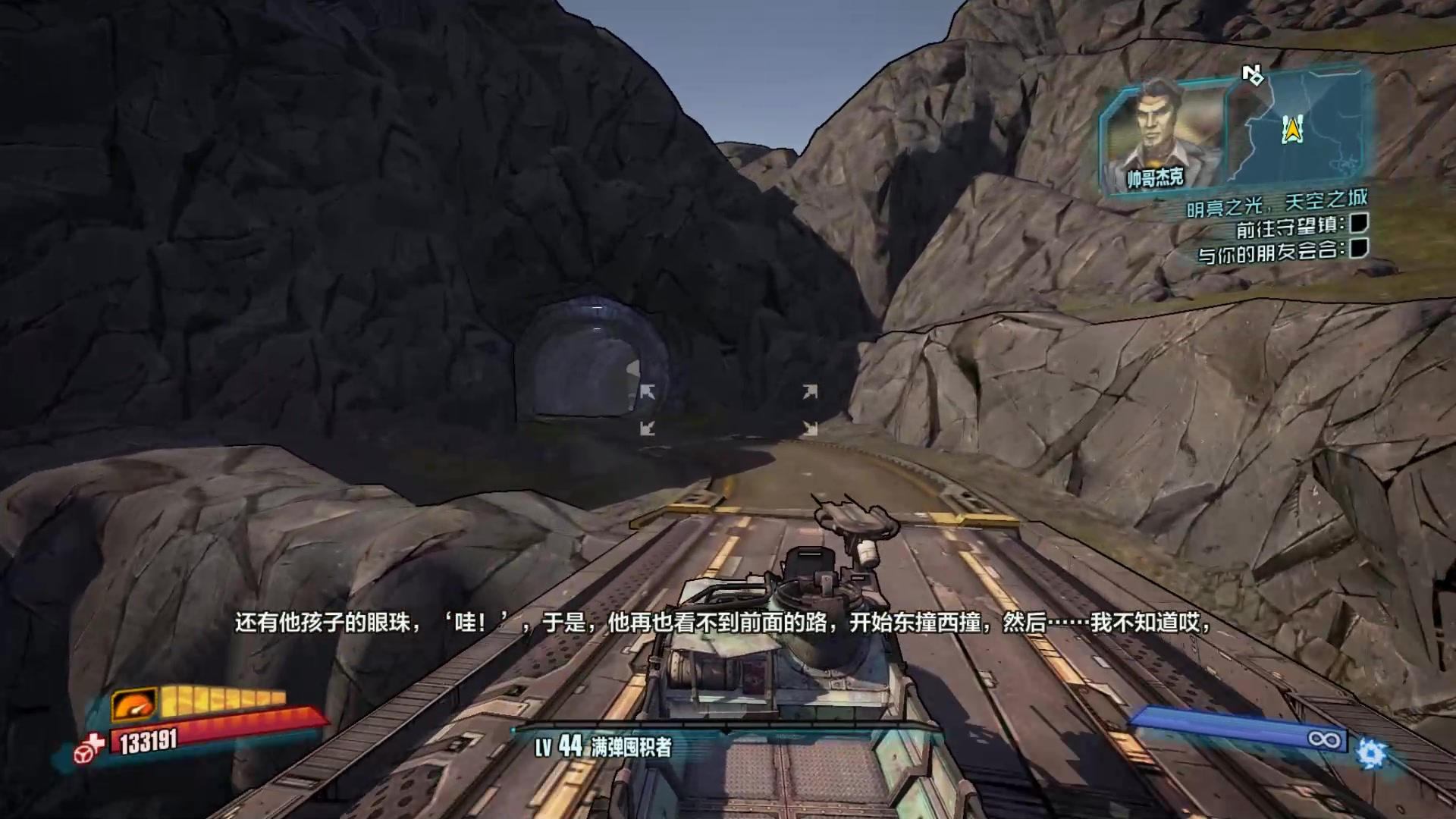Tick the 前往守望镇 objective checkbox
The height and width of the screenshot is (819, 1456).
pos(1358,223)
